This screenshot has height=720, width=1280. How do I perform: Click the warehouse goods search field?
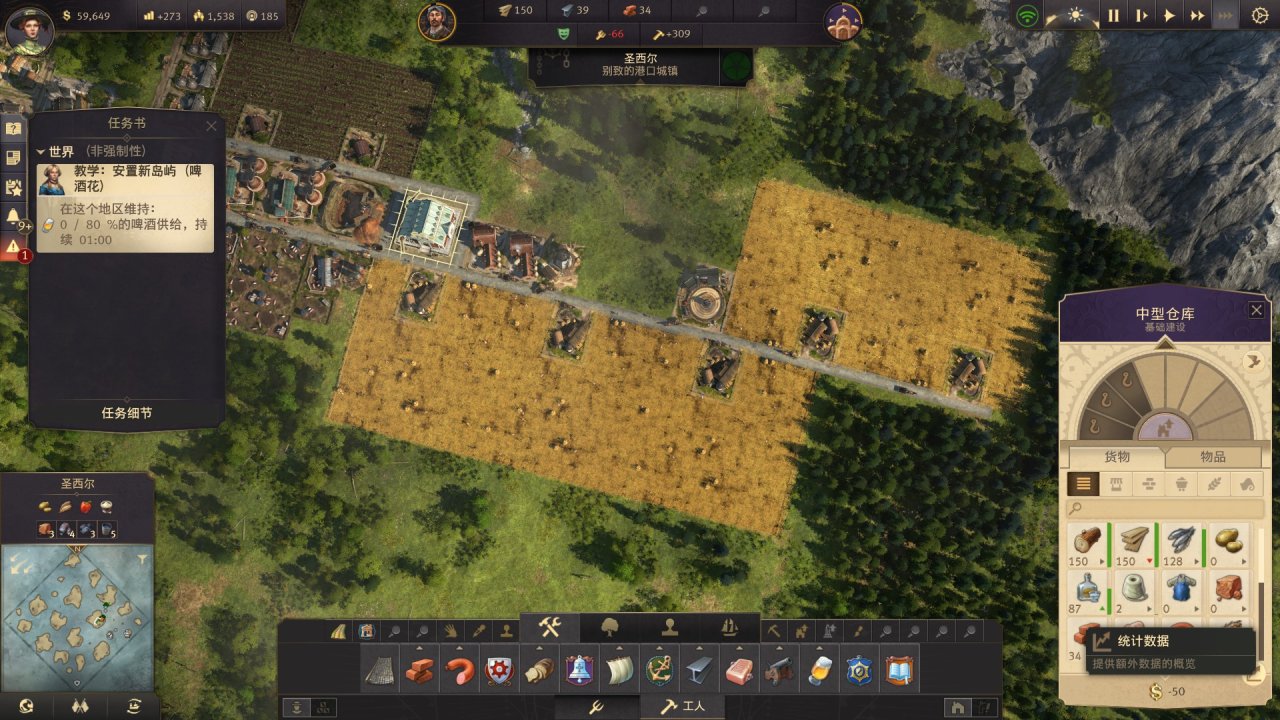point(1165,509)
